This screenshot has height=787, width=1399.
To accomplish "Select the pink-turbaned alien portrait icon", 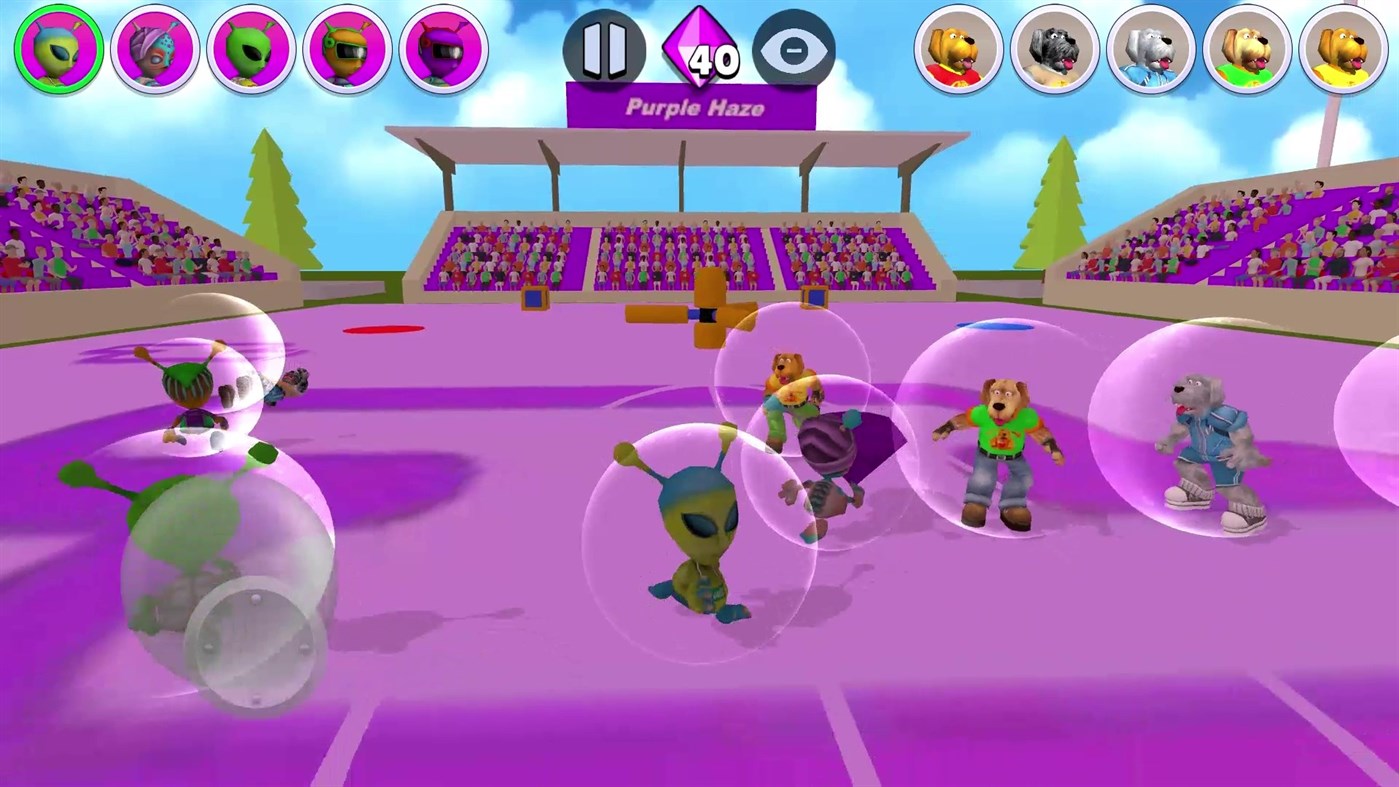I will 153,48.
